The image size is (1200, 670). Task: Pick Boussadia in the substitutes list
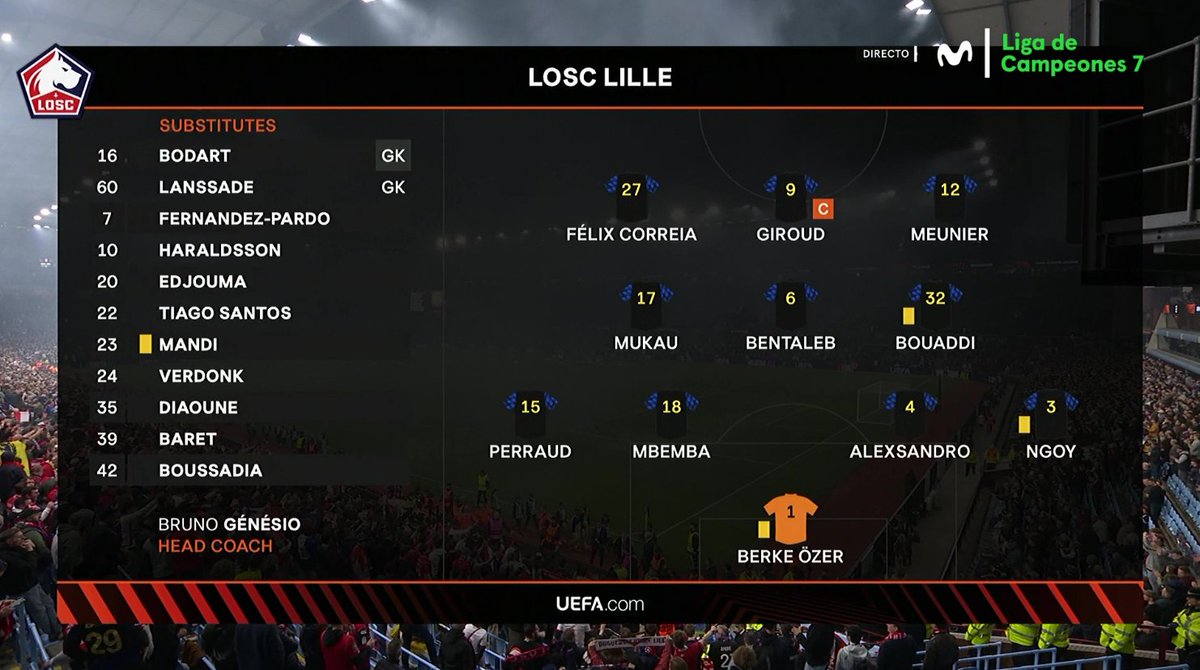click(210, 471)
